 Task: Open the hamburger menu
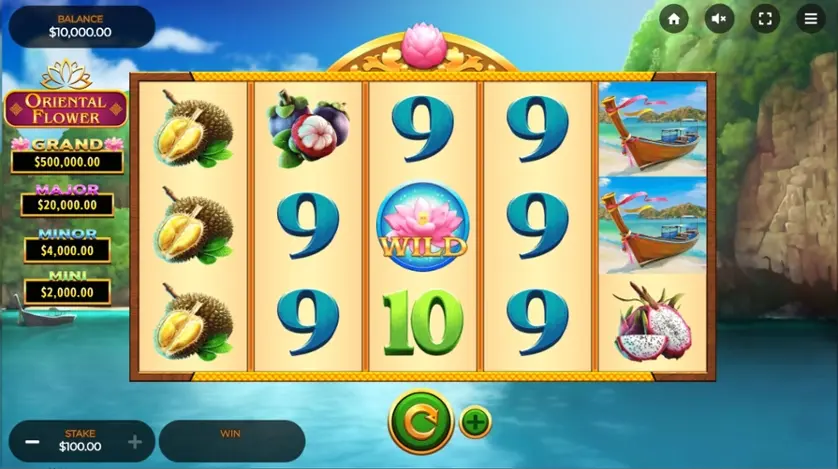811,19
